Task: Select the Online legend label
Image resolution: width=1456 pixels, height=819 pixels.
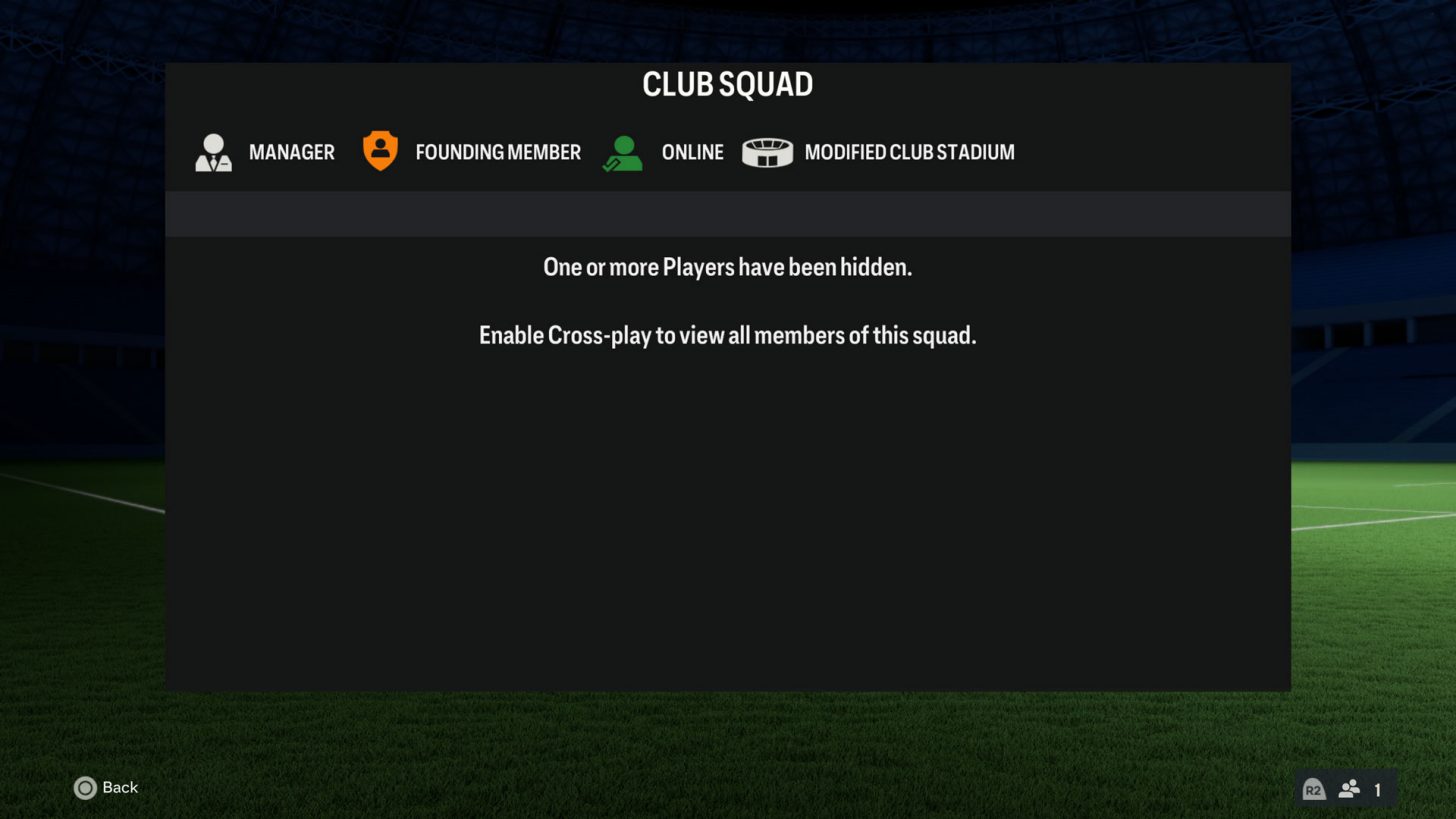Action: point(692,152)
